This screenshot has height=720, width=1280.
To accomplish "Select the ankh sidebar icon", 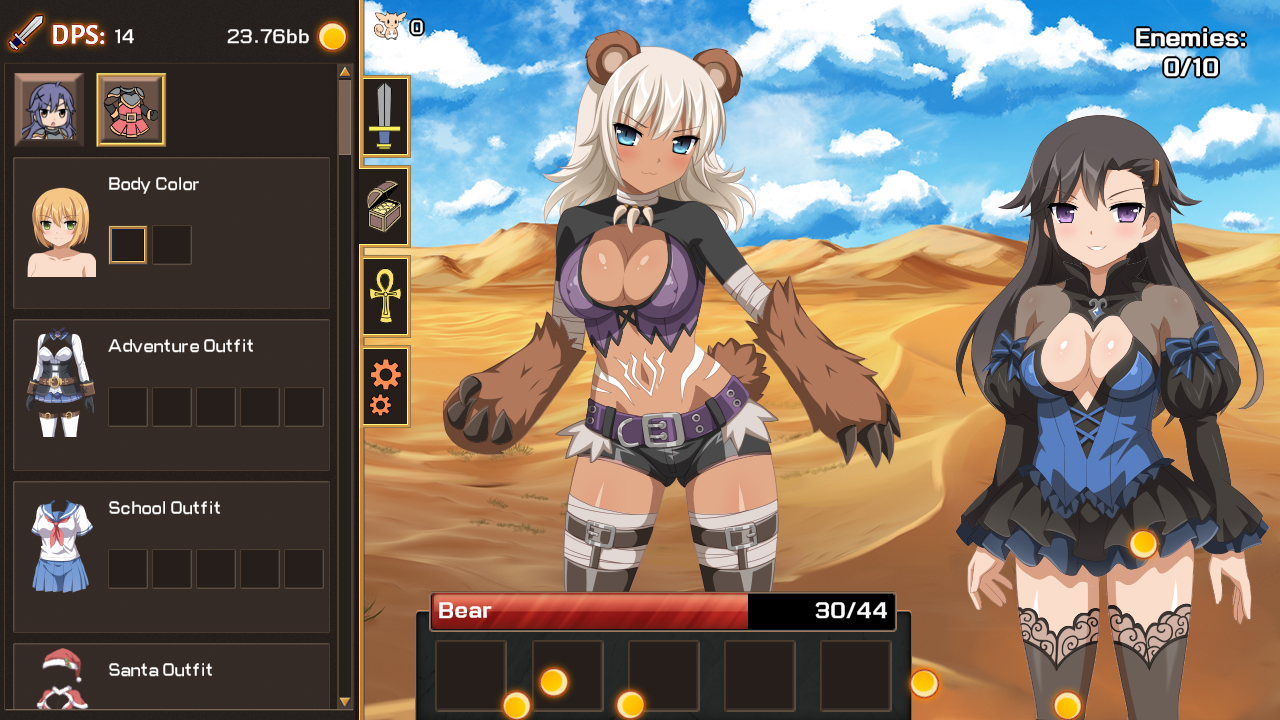I will point(385,295).
